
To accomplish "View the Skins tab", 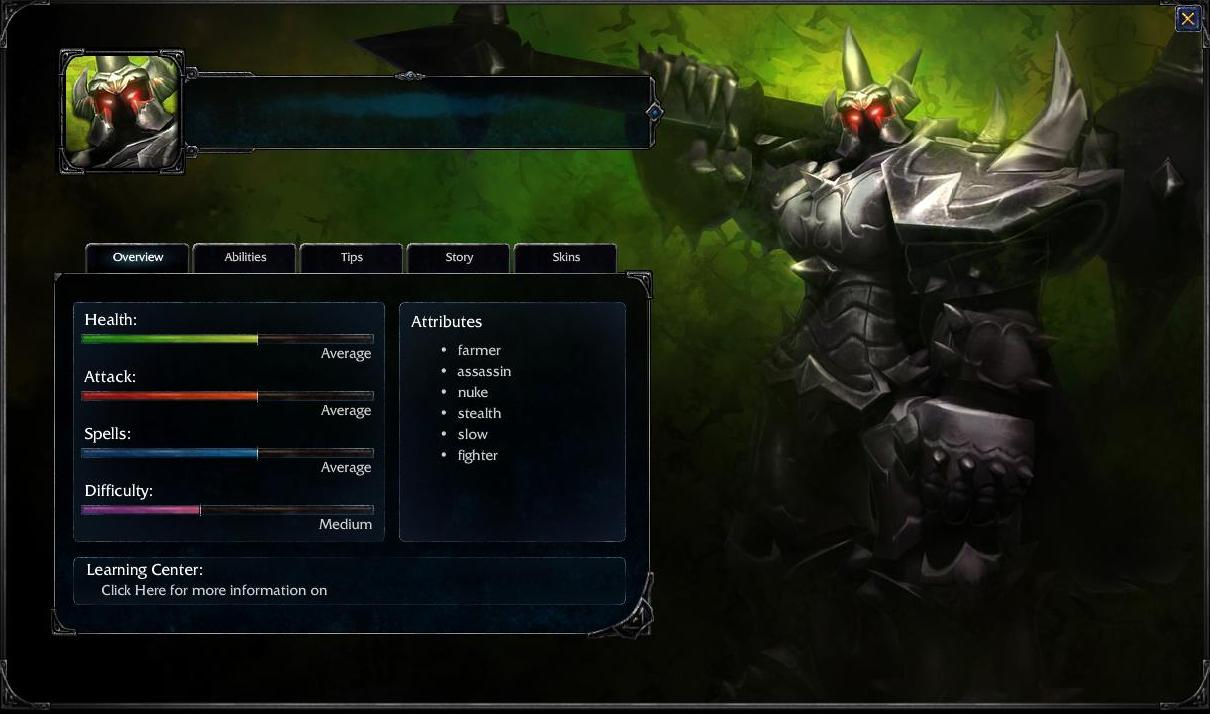I will (566, 257).
